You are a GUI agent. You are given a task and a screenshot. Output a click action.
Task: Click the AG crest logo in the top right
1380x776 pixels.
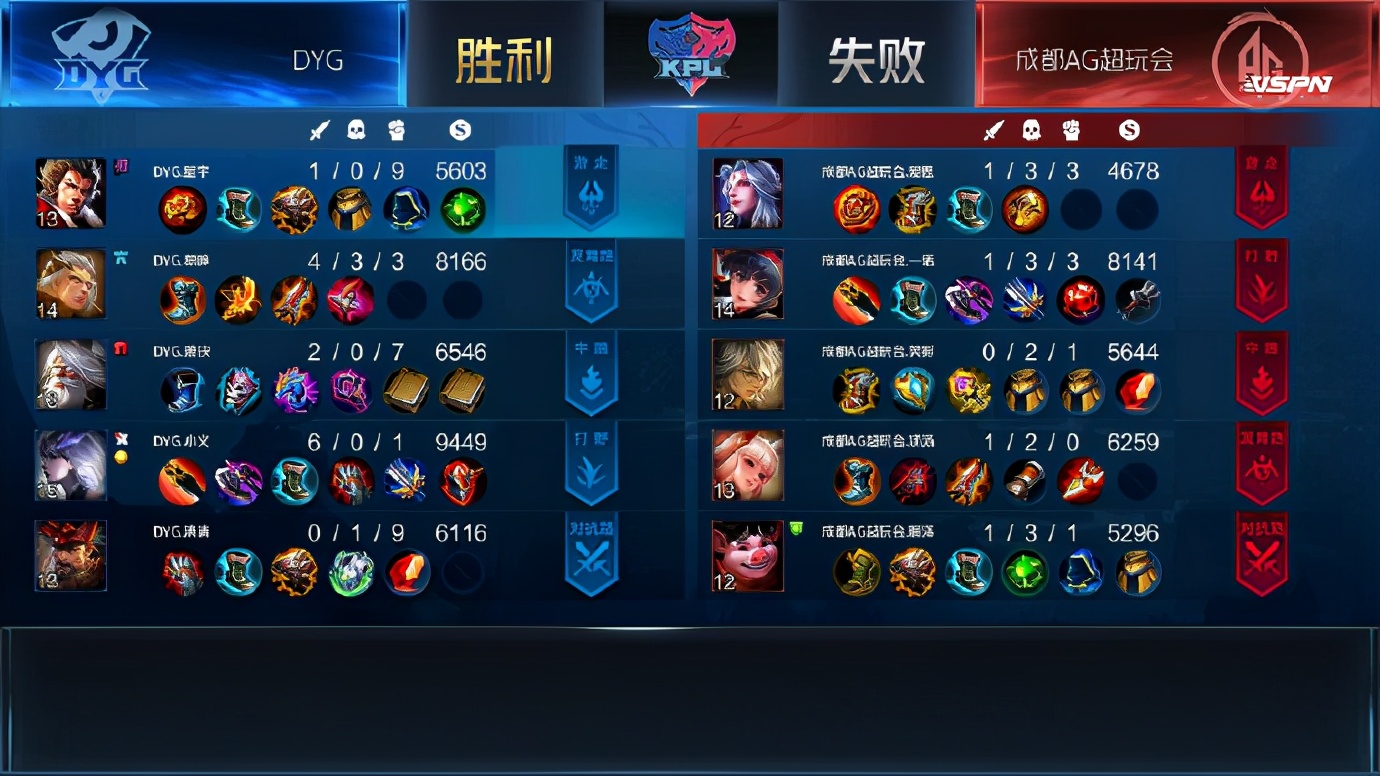coord(1263,55)
